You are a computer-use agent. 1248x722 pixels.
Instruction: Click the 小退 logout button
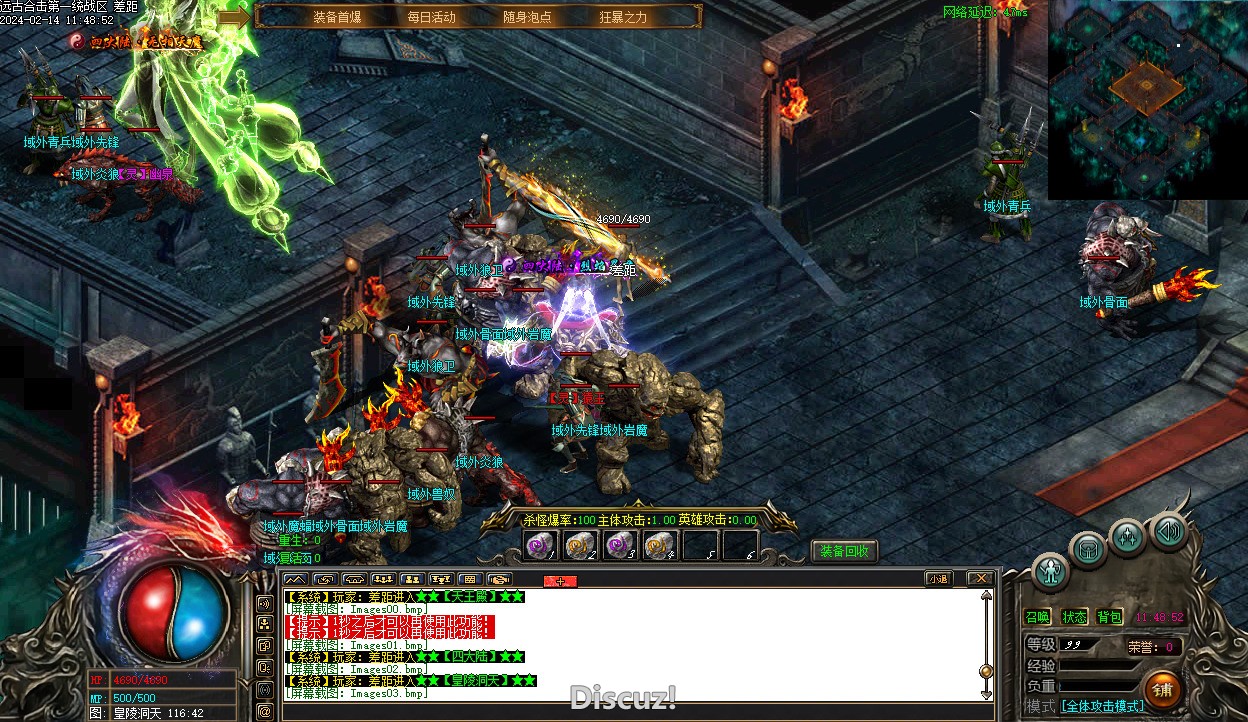(938, 578)
